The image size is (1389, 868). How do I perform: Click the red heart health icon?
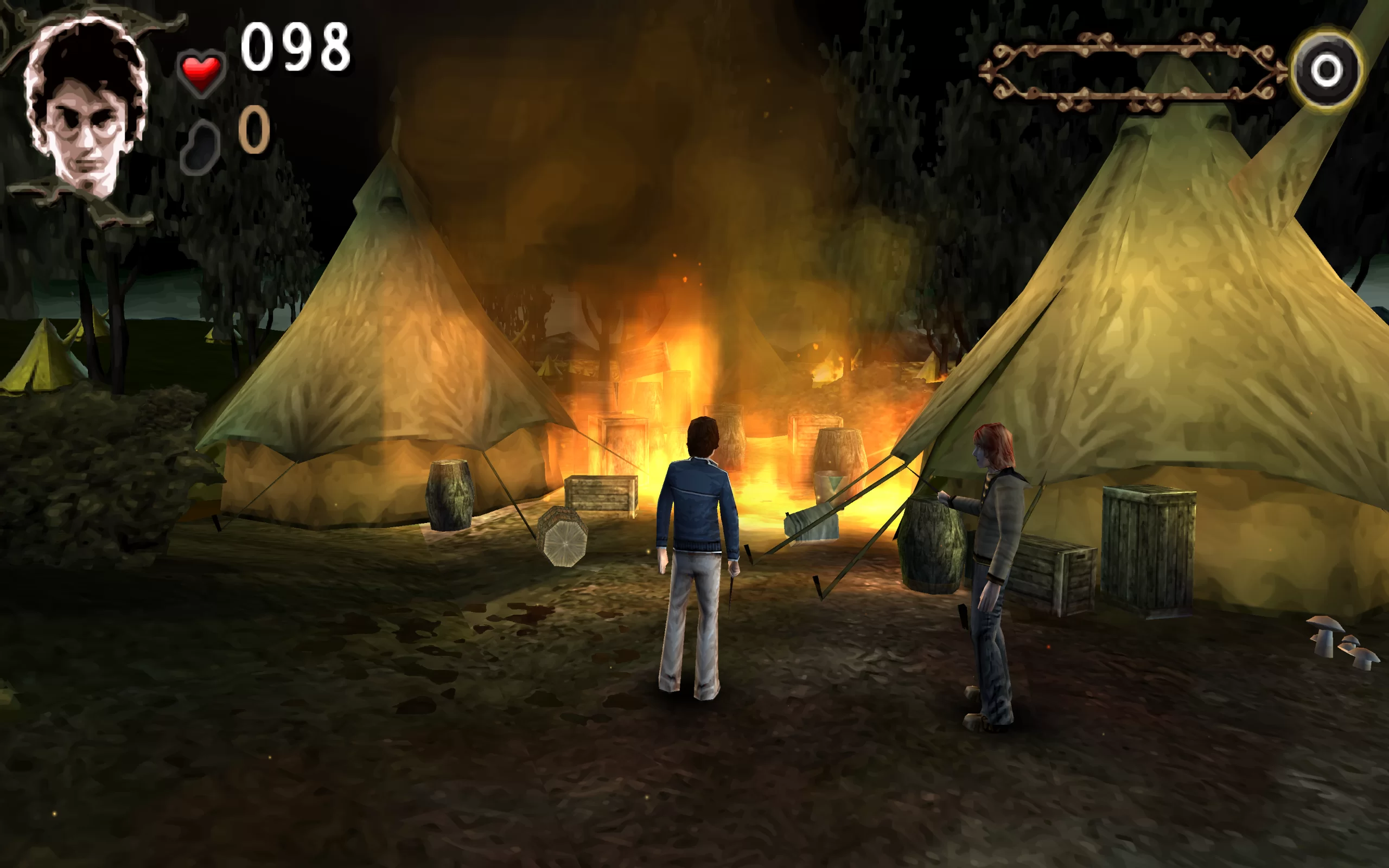click(x=201, y=73)
